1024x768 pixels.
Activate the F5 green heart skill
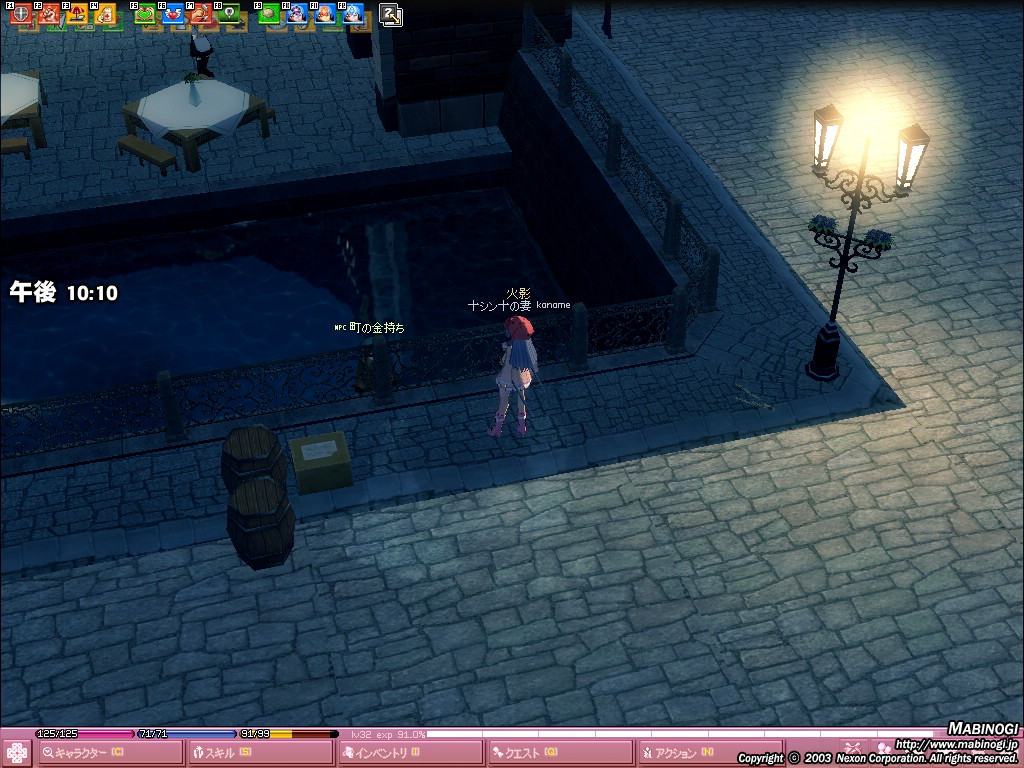[x=146, y=15]
